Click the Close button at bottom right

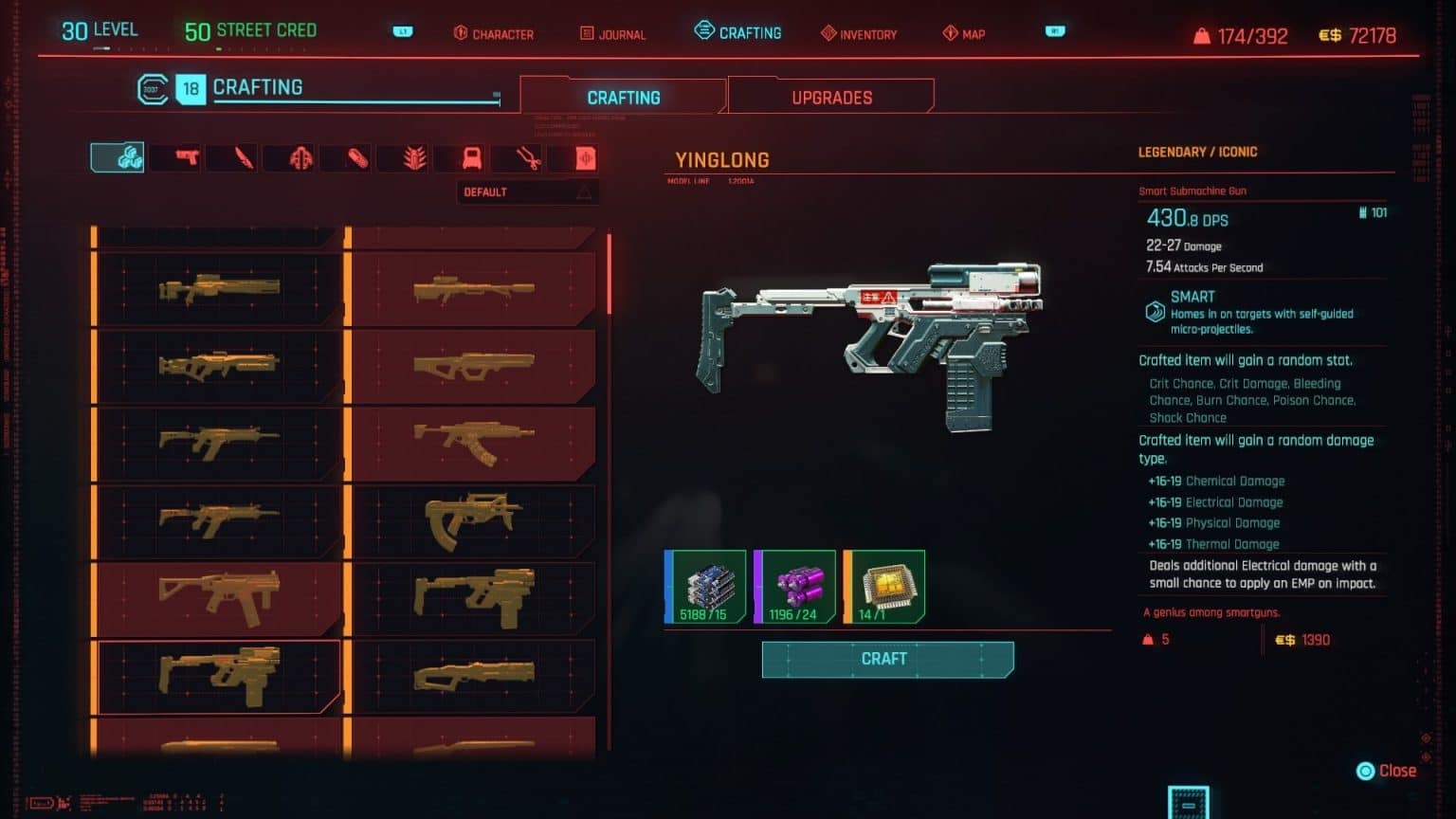pos(1390,771)
